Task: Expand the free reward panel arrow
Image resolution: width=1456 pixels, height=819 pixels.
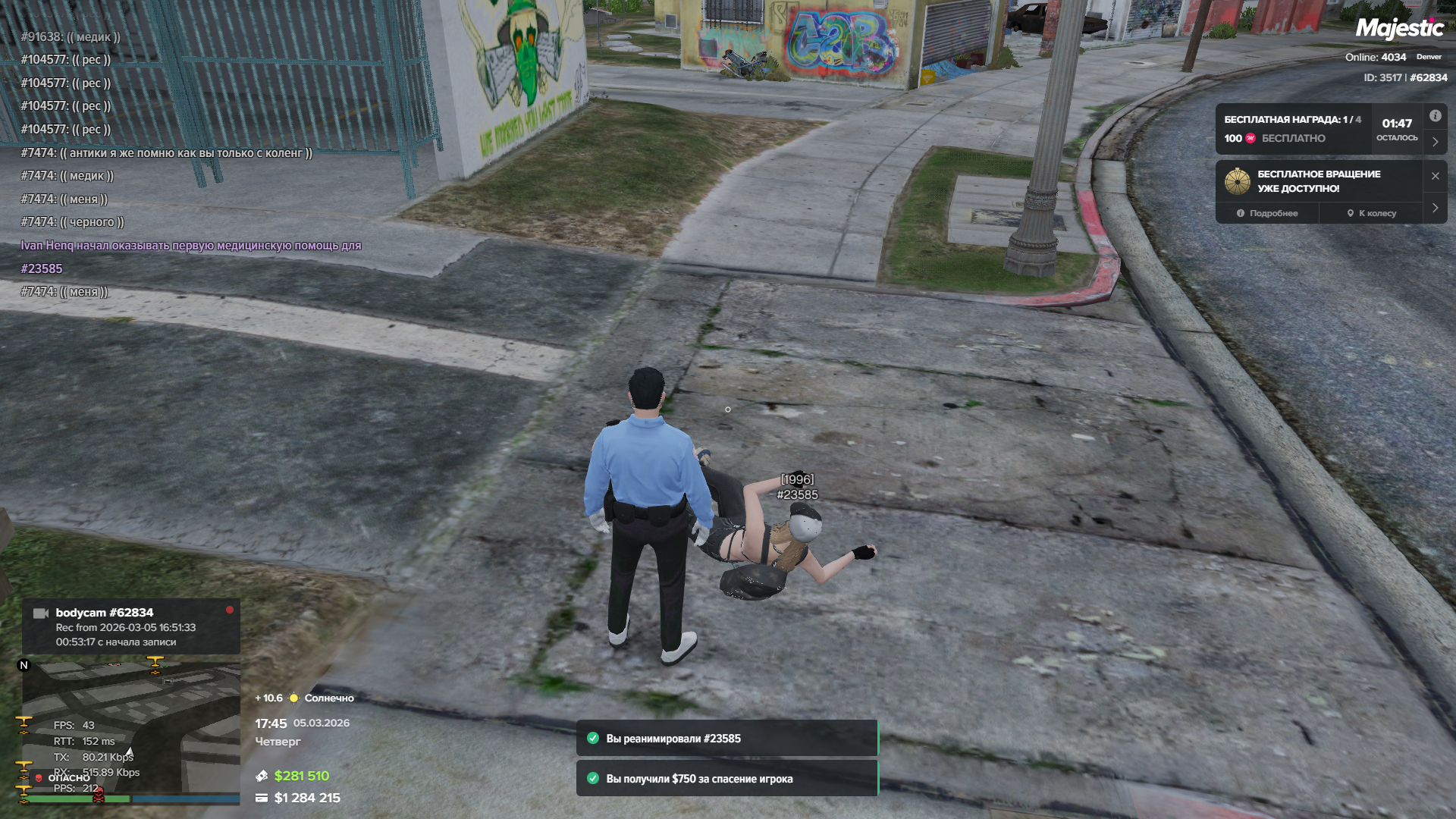Action: point(1435,142)
